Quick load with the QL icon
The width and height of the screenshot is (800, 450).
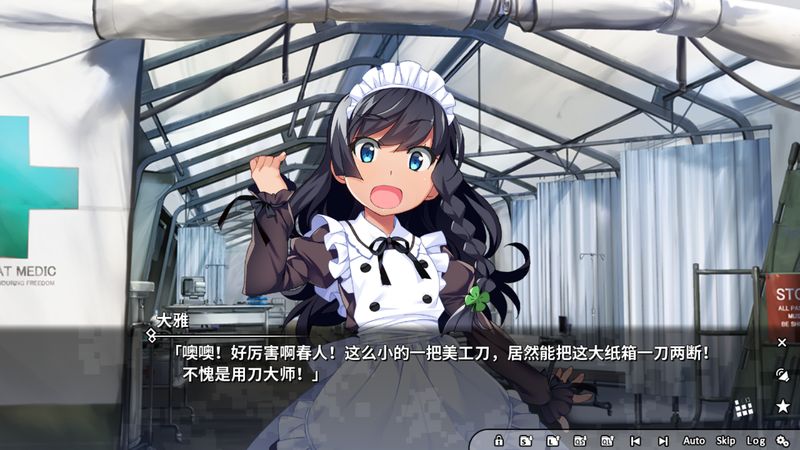tap(607, 440)
